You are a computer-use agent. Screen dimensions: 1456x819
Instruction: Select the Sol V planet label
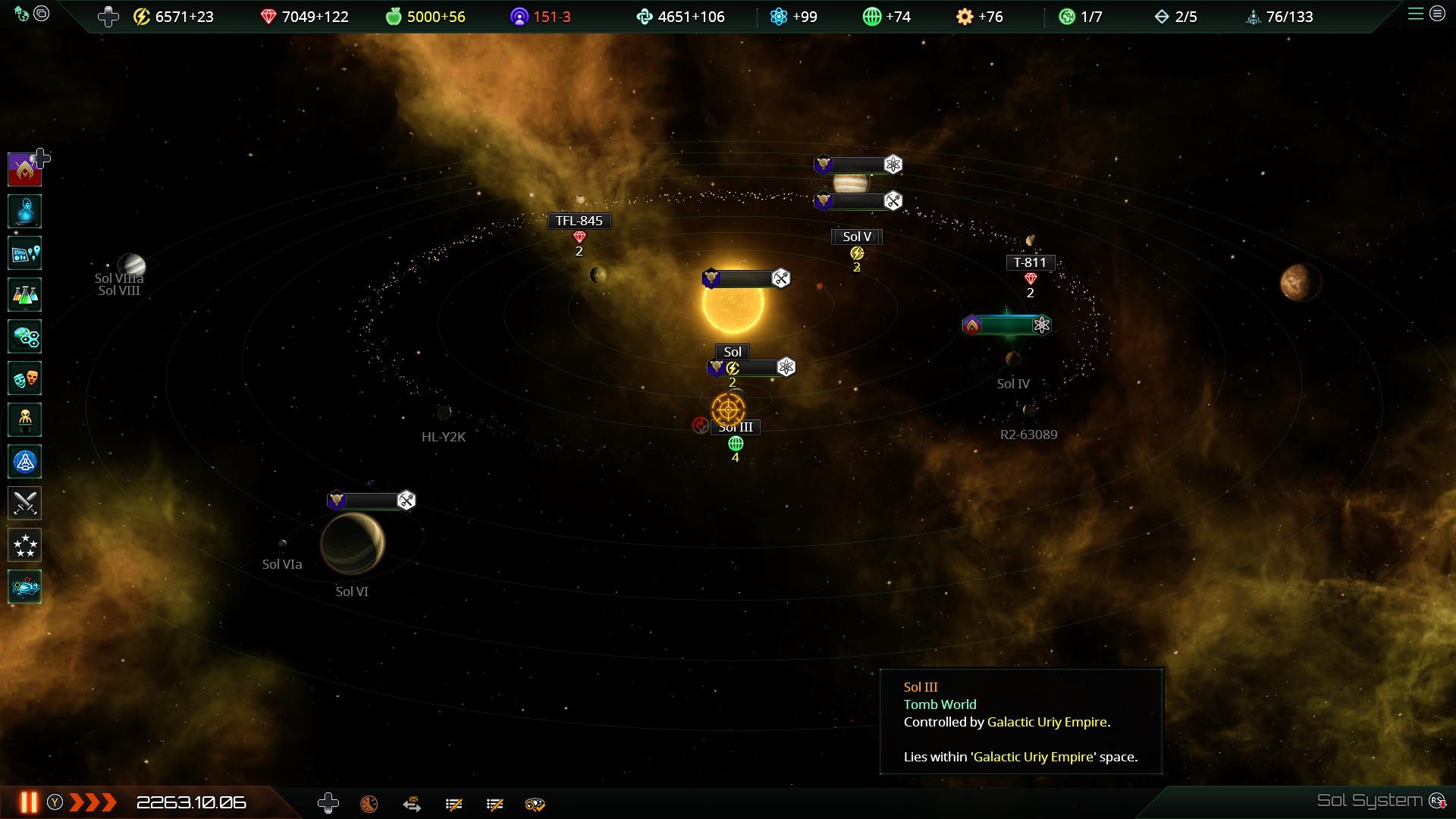(857, 237)
